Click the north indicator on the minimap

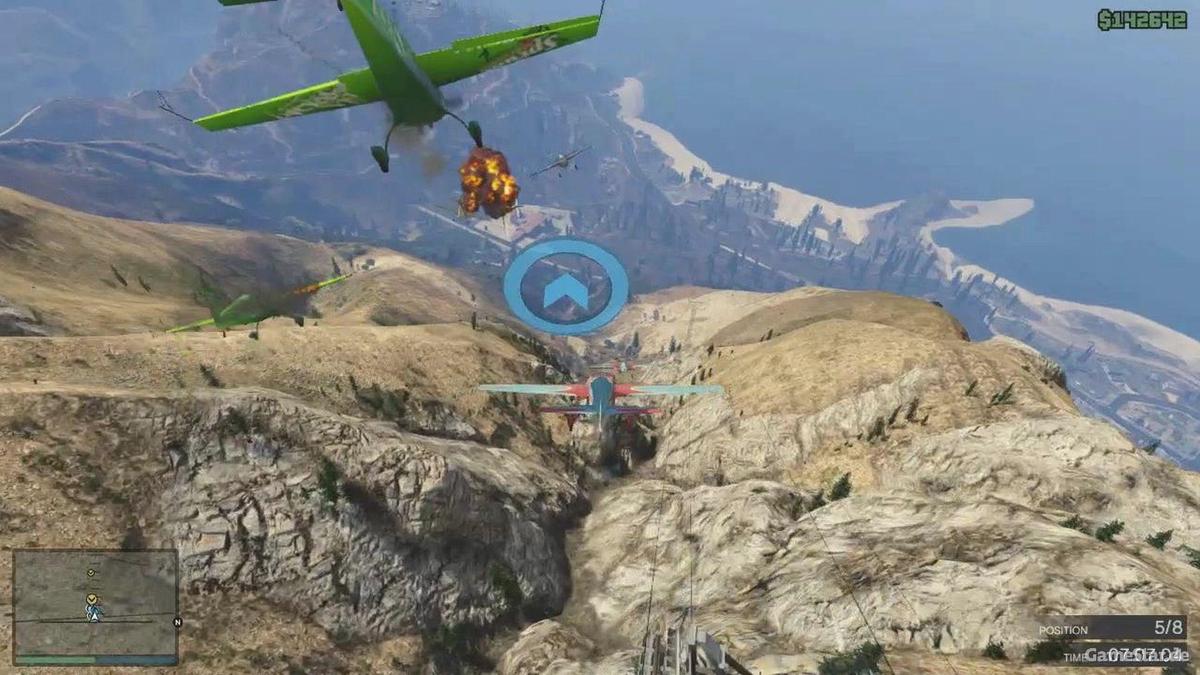point(177,621)
